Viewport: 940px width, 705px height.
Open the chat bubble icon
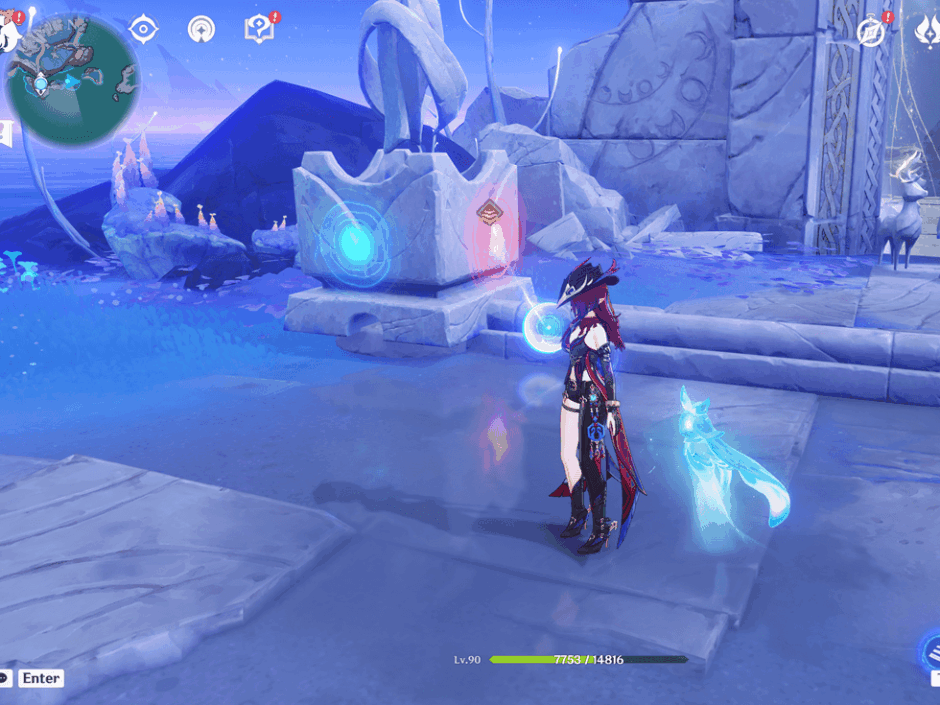click(5, 678)
